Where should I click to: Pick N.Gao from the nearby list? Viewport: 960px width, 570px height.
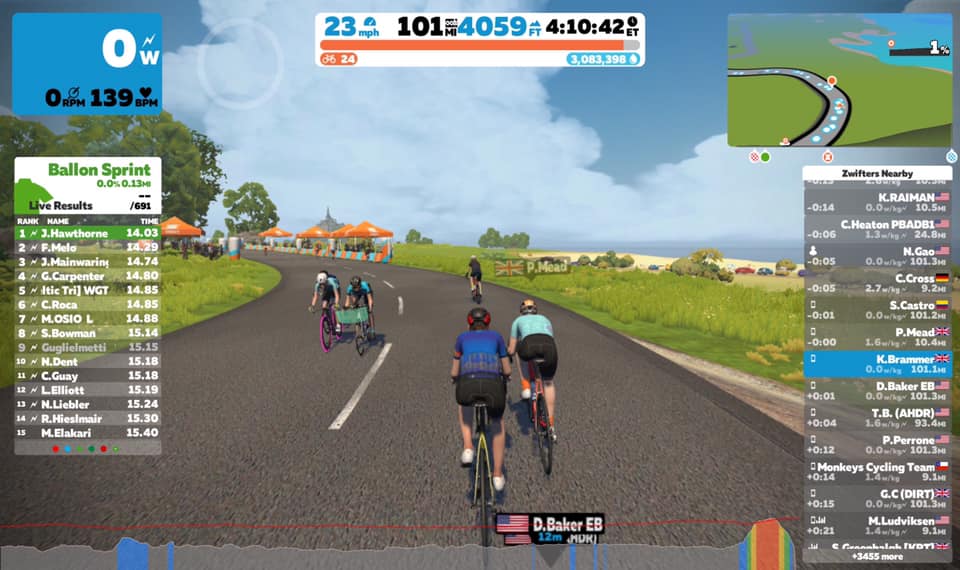[x=877, y=257]
